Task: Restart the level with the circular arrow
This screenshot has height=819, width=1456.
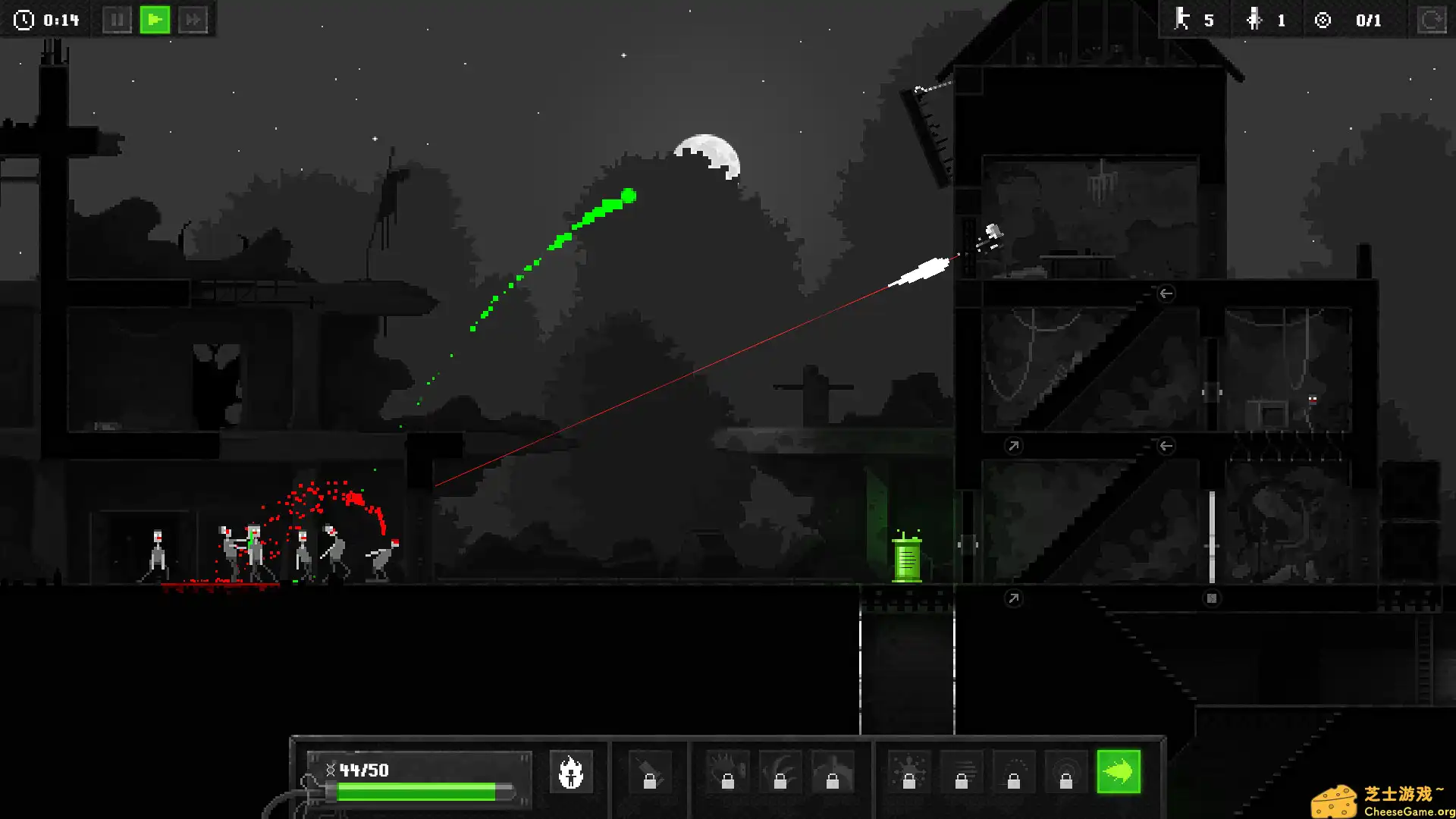Action: point(1431,20)
